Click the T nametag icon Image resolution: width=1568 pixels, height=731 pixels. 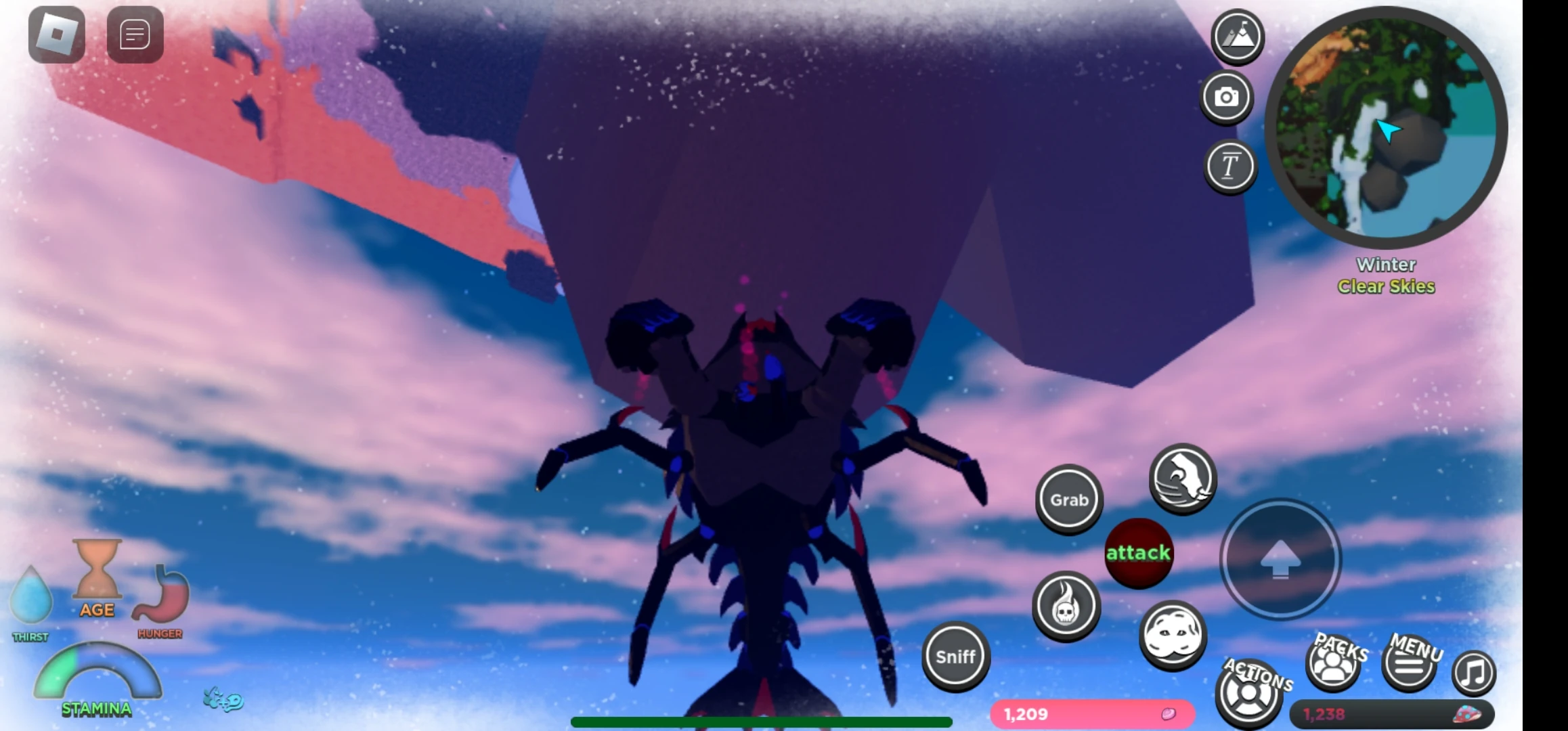click(x=1231, y=166)
